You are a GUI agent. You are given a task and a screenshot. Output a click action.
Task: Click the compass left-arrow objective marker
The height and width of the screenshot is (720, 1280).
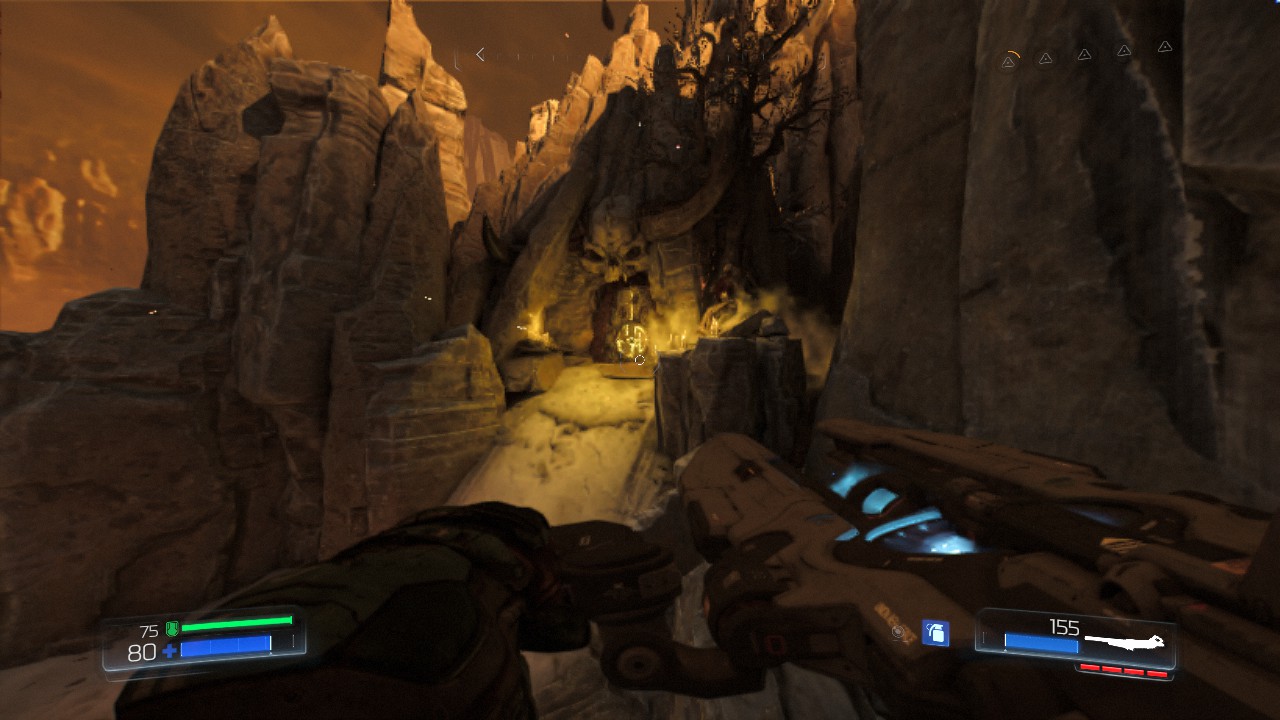pos(480,55)
